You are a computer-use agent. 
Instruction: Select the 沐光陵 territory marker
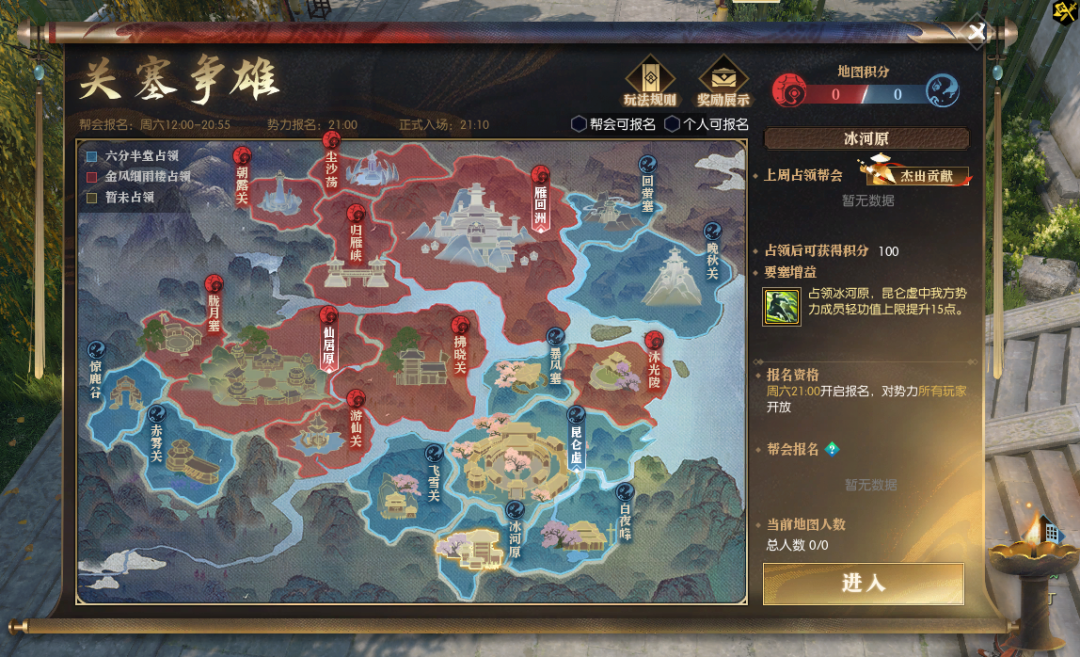click(x=654, y=360)
